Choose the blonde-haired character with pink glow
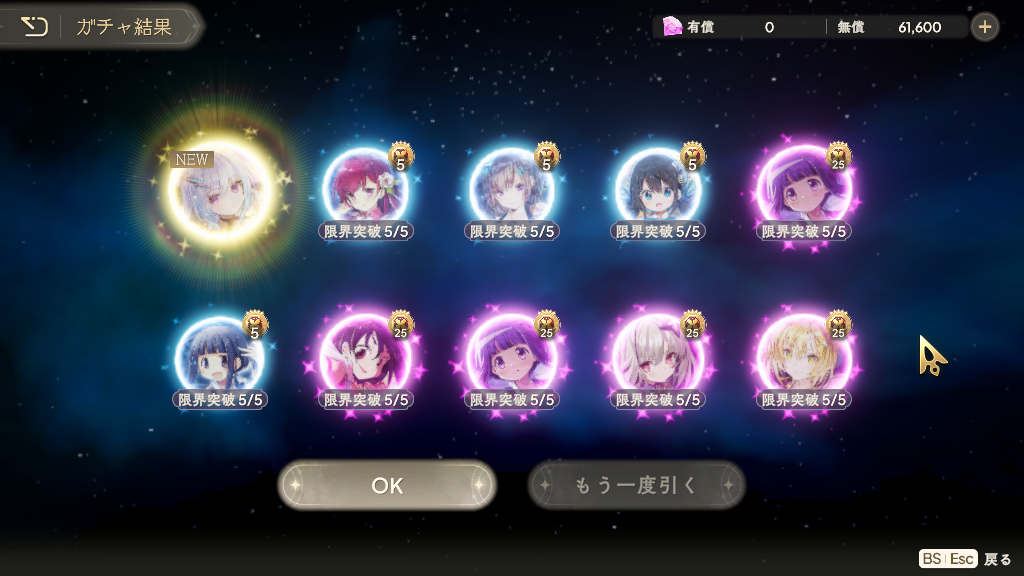Viewport: 1024px width, 576px height. (x=804, y=357)
